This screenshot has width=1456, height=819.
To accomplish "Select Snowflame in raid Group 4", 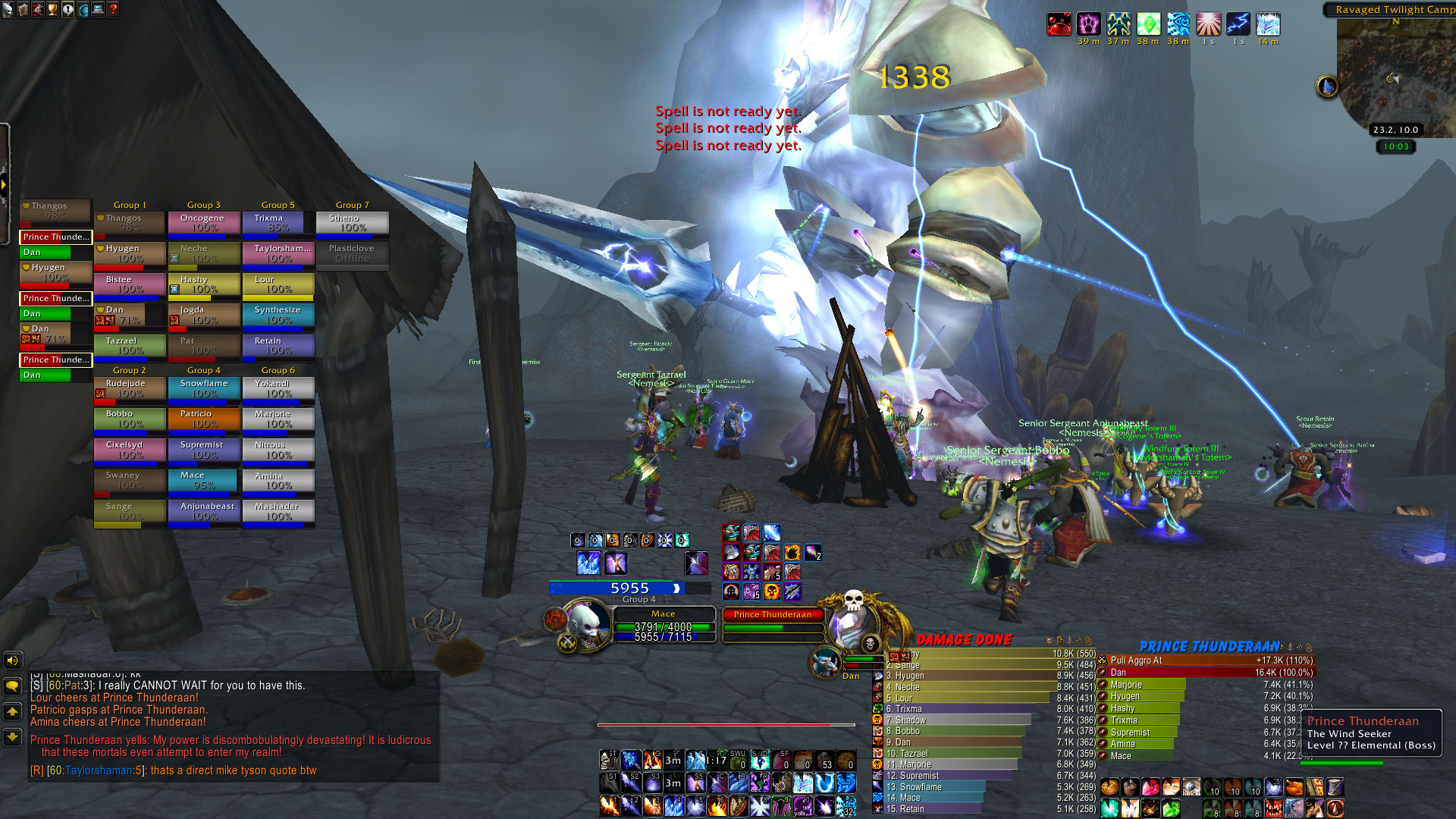I will point(204,388).
